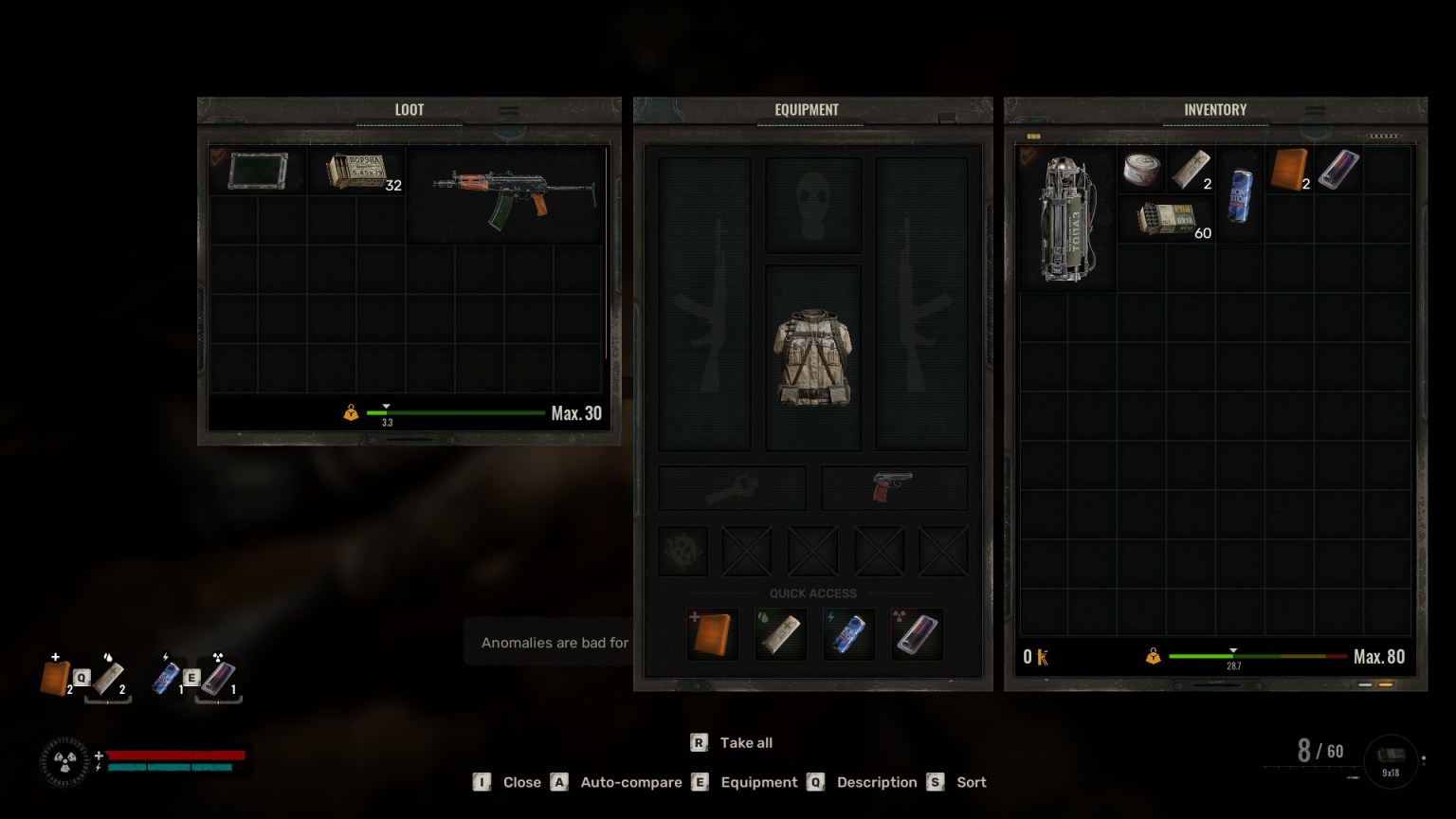This screenshot has width=1456, height=819.
Task: Click the equipped body armor jacket
Action: 812,360
